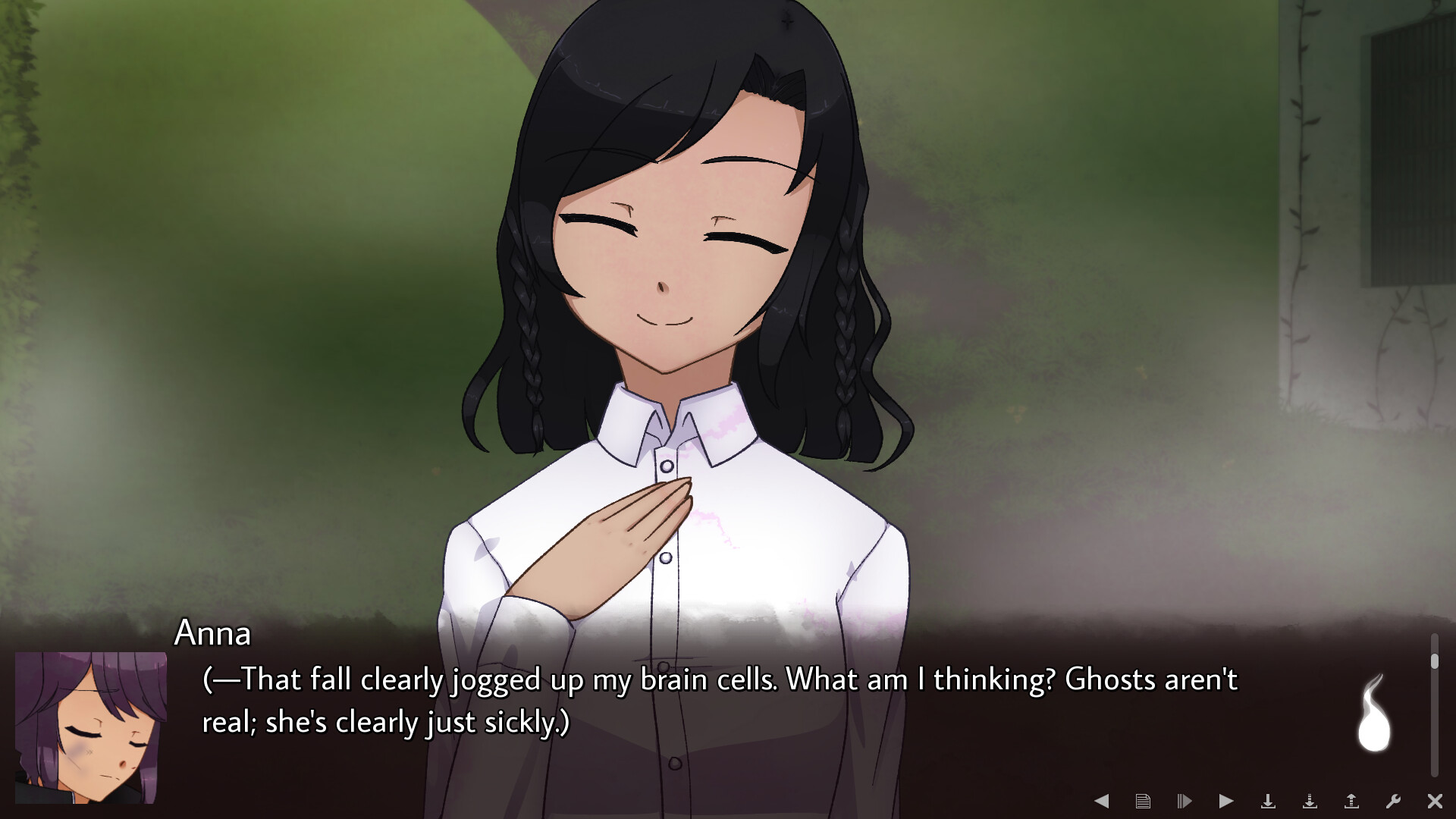
Task: Open preferences with the wrench icon
Action: click(1392, 800)
